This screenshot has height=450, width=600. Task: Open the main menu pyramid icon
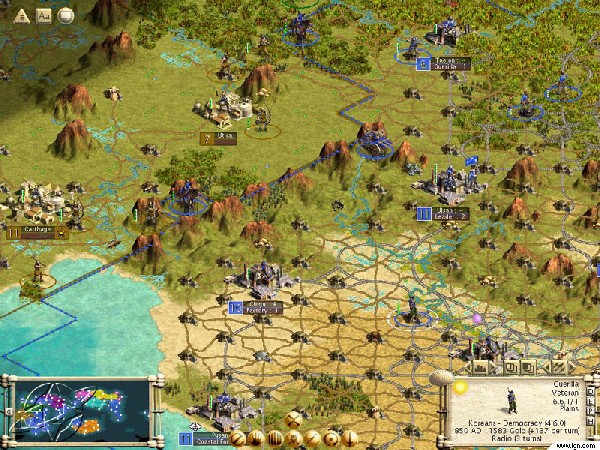(22, 16)
